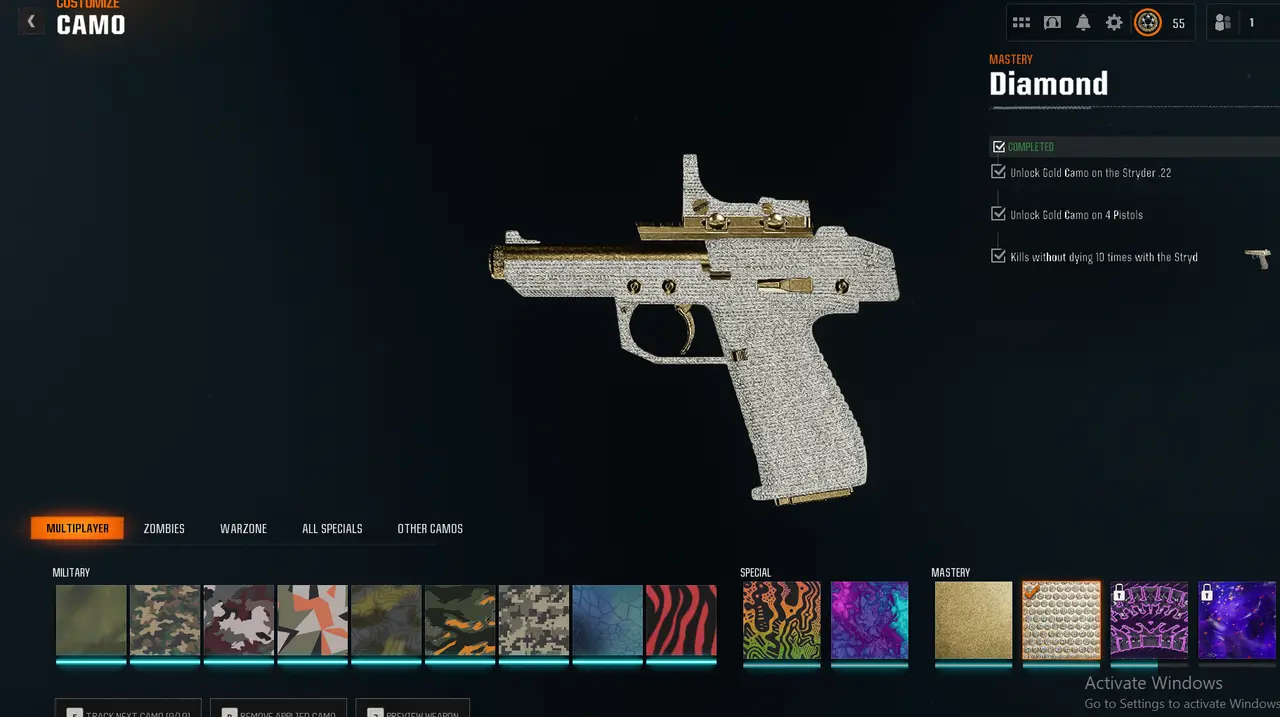Choose the blue cracked scale camo
Screen dimensions: 1280x717
607,620
